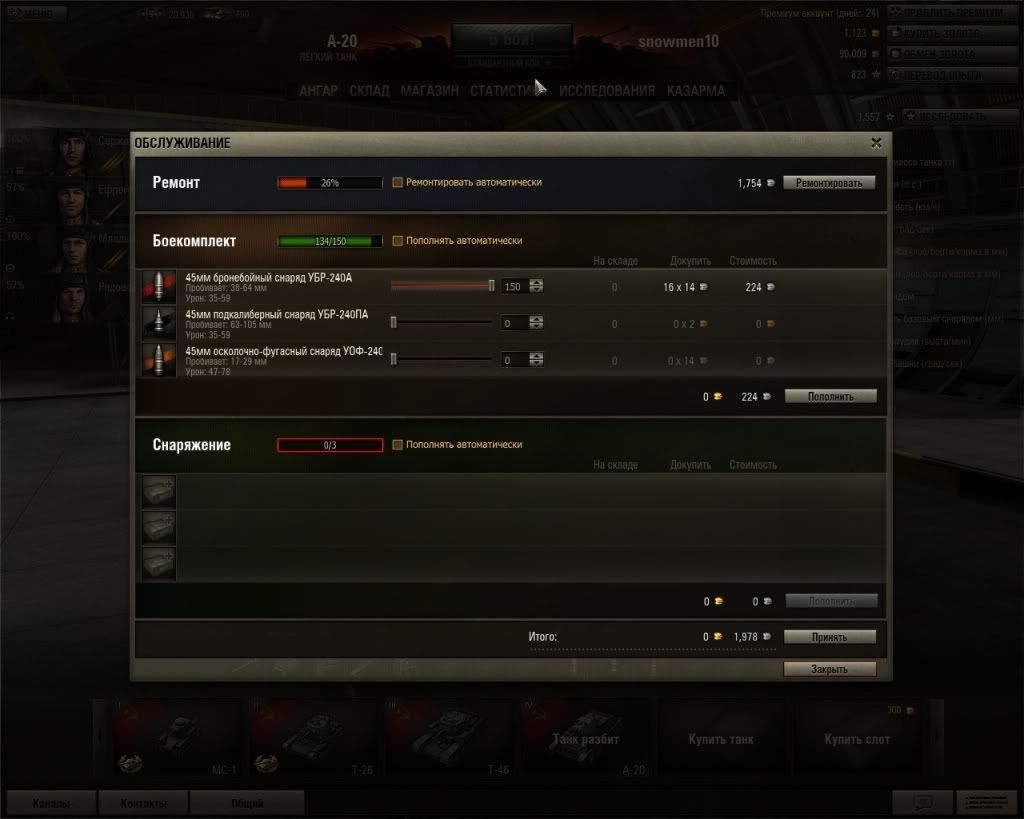Open the Исследования tab
1024x819 pixels.
coord(607,91)
